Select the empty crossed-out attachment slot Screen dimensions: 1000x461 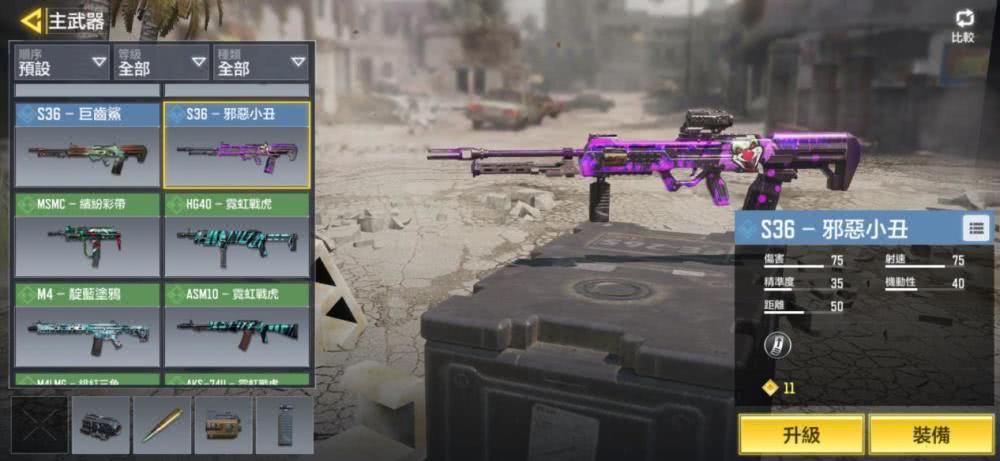point(40,425)
